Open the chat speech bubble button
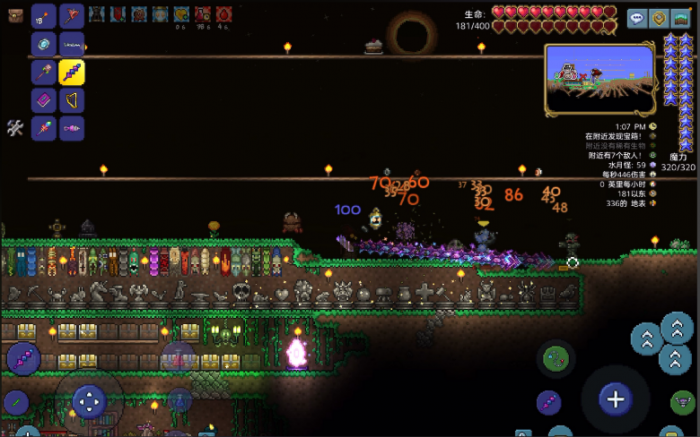 [x=637, y=18]
